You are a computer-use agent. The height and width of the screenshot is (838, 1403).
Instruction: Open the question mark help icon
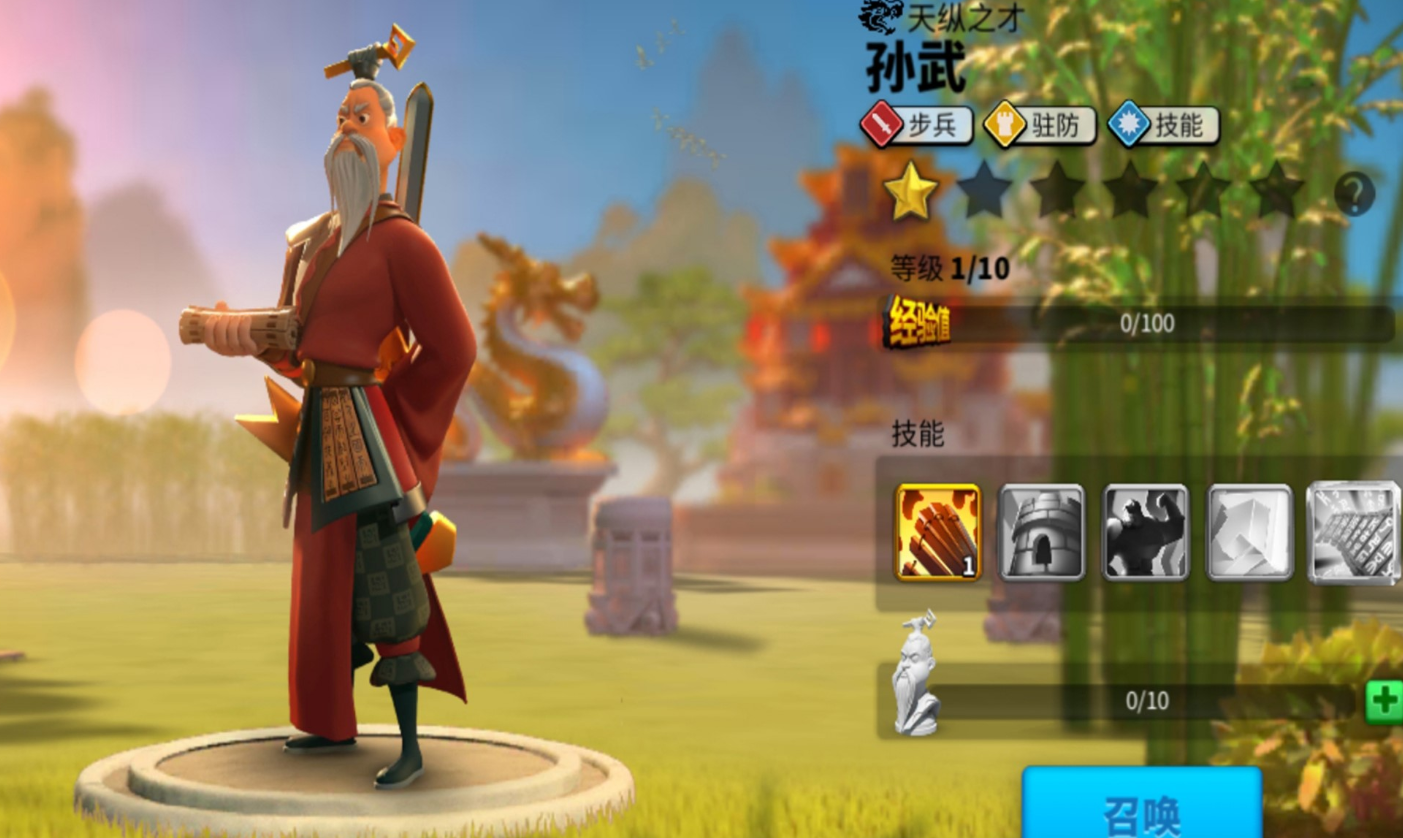point(1355,193)
